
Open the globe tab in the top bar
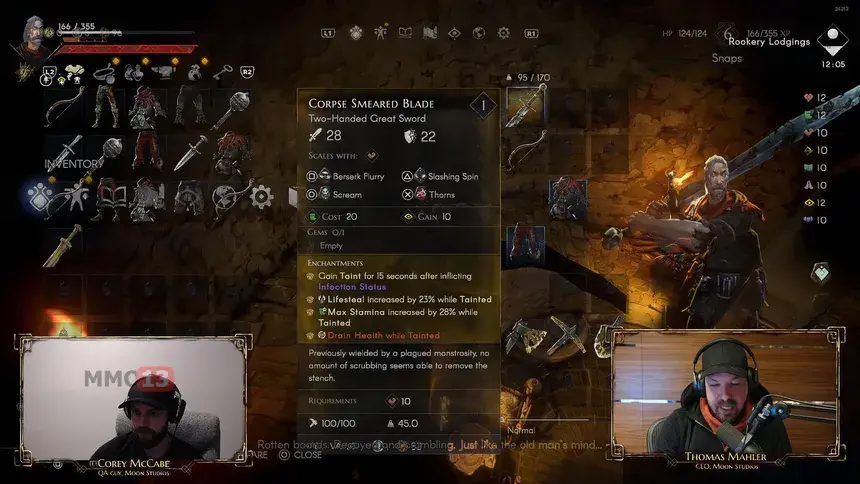[479, 33]
